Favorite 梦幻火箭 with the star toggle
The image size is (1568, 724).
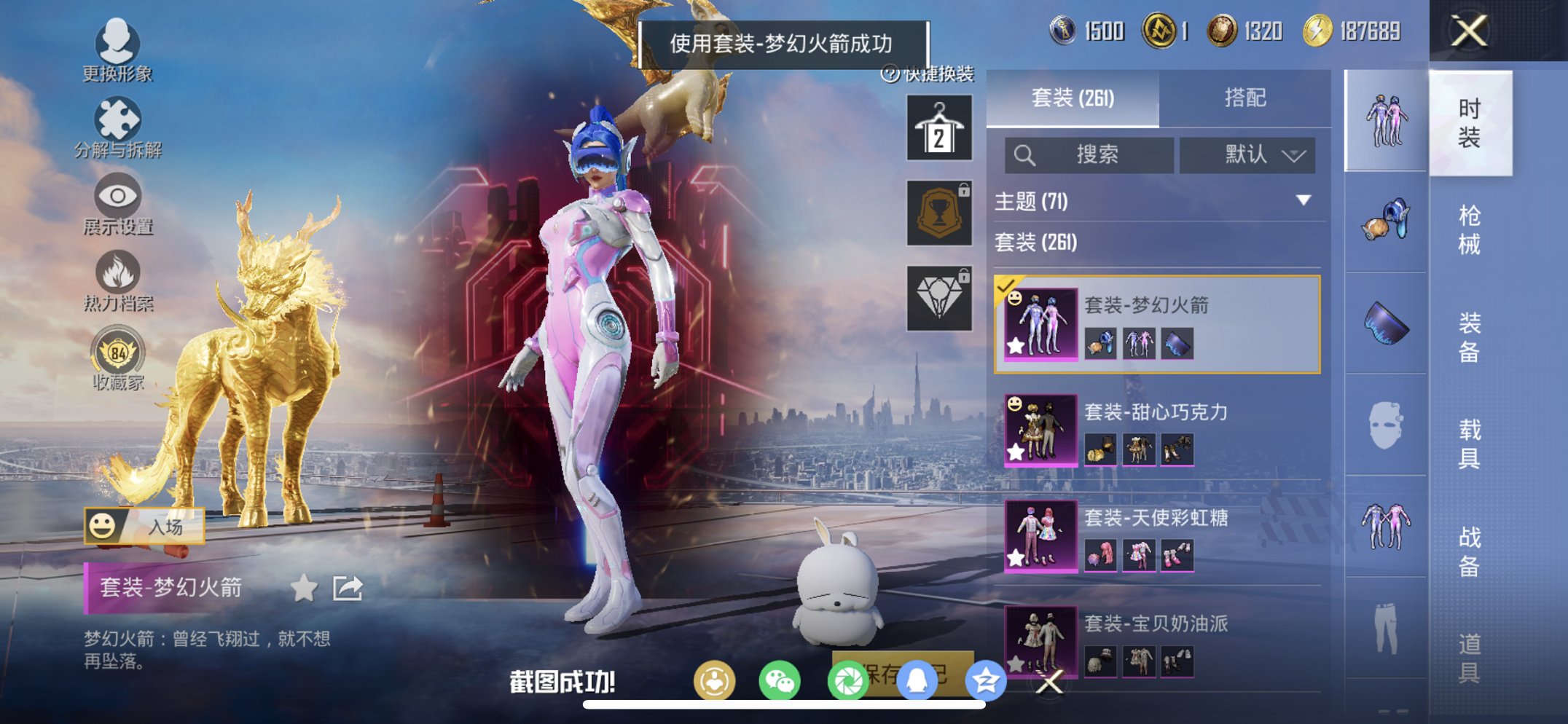[303, 586]
